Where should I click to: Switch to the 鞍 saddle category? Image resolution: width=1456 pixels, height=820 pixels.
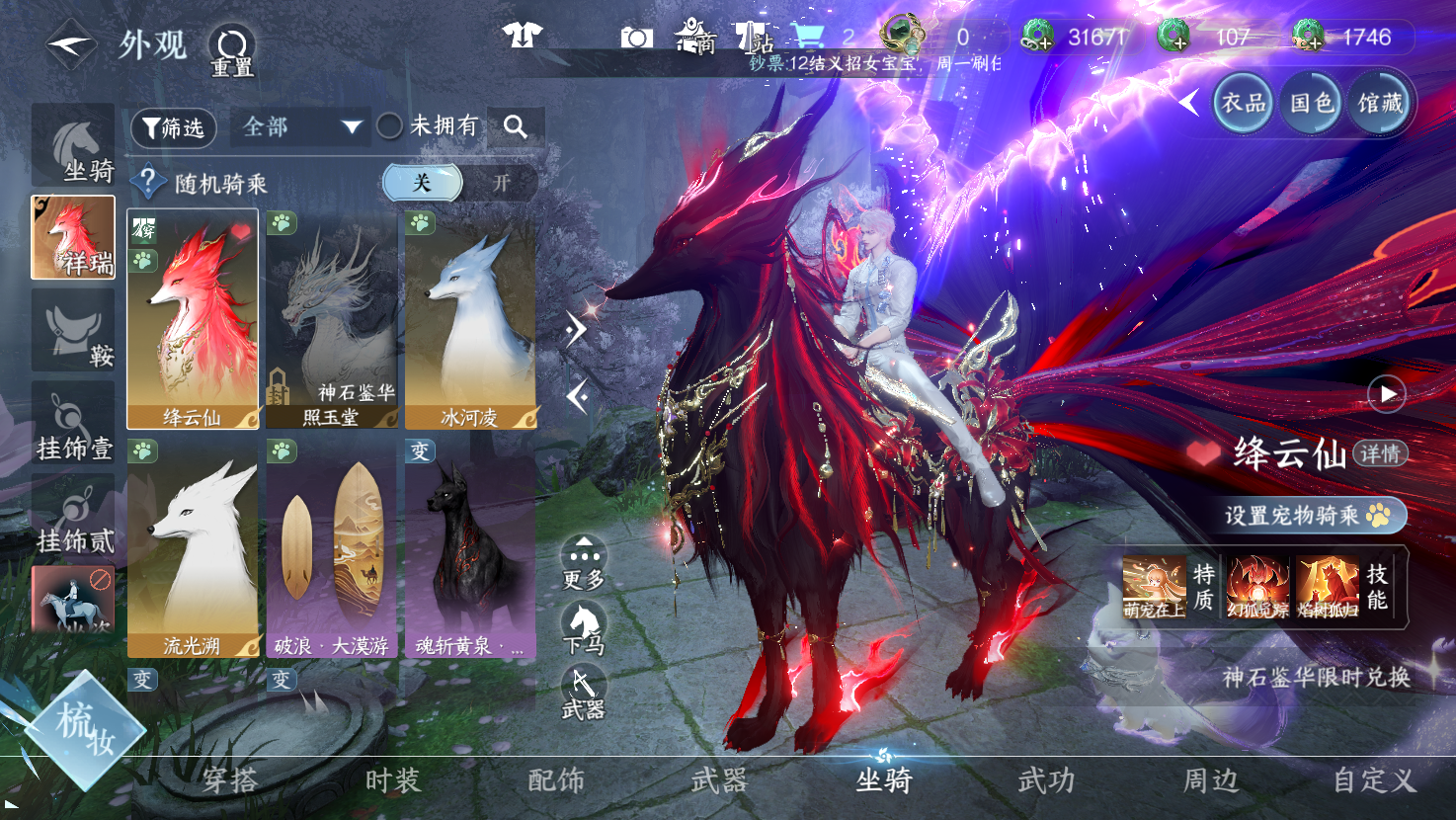[x=73, y=331]
